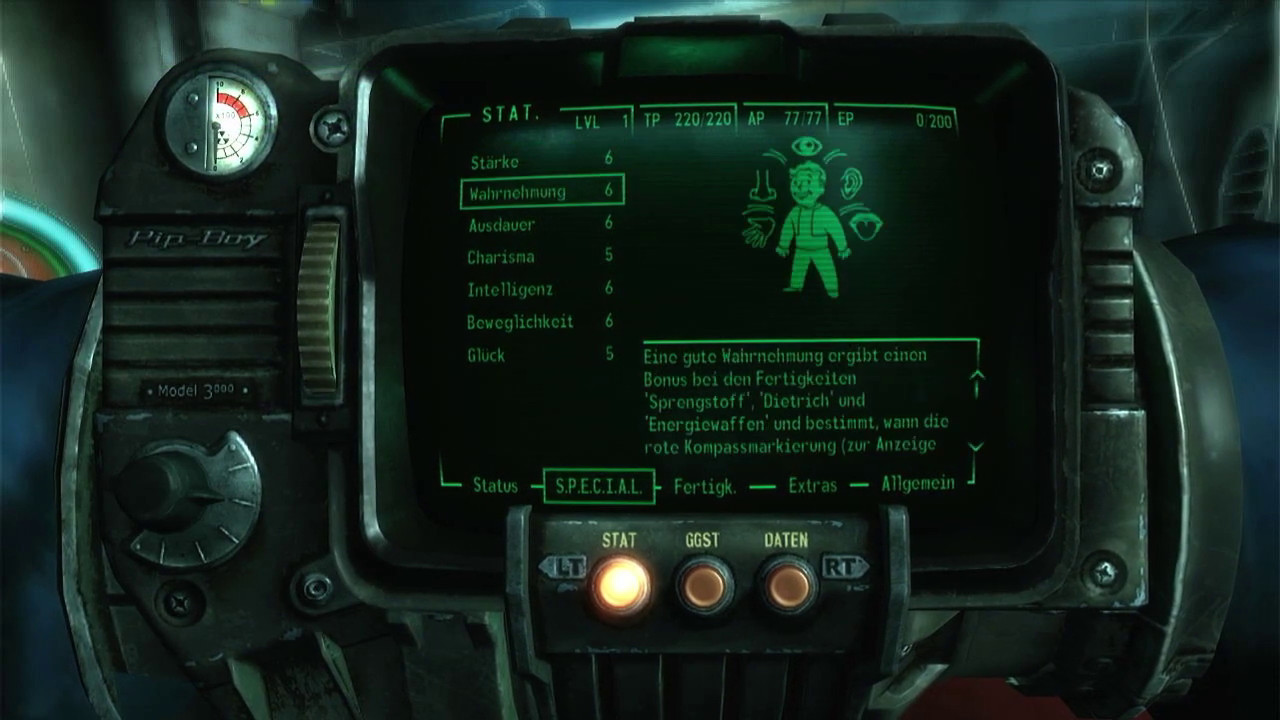Select the Wahrnehmung attribute row

pos(542,191)
